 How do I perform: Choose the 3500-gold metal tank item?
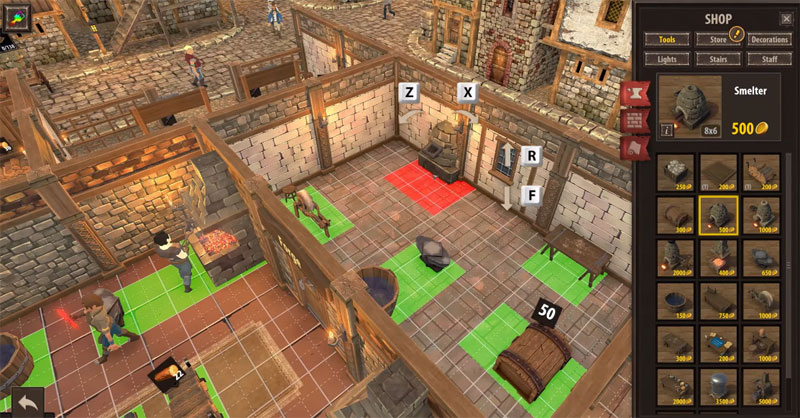(718, 386)
